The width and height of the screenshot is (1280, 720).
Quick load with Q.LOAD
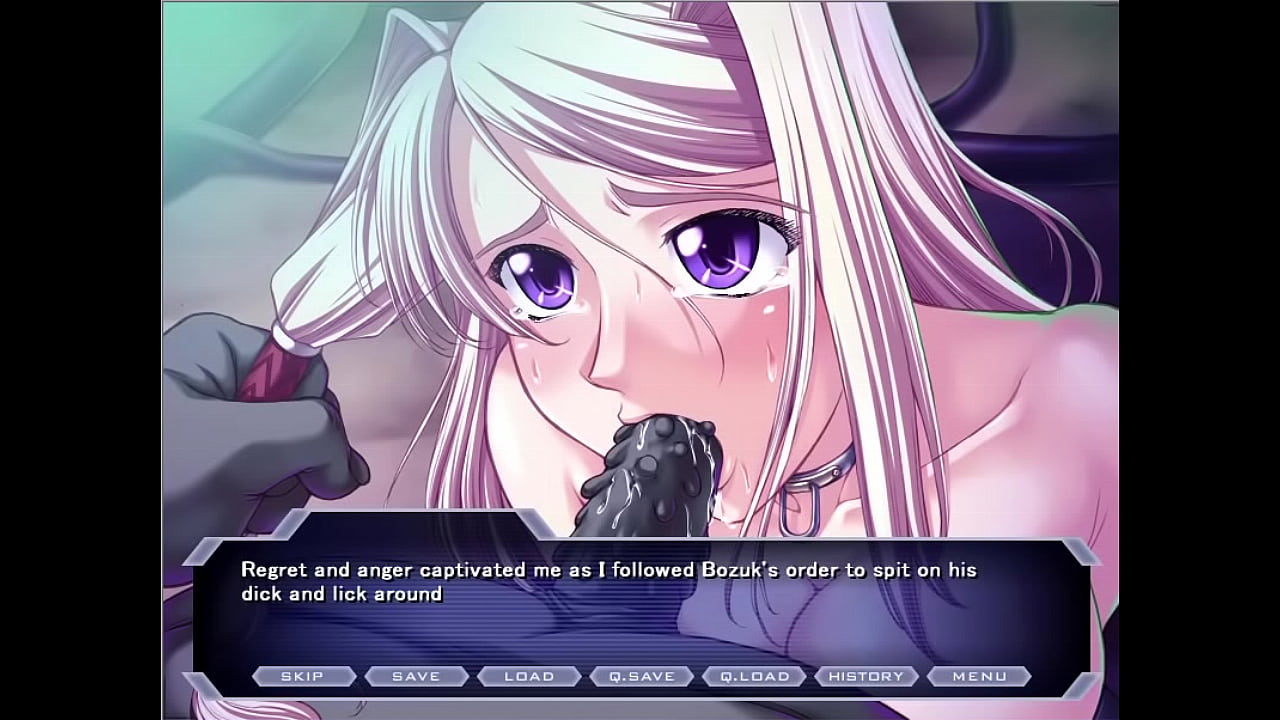coord(755,676)
